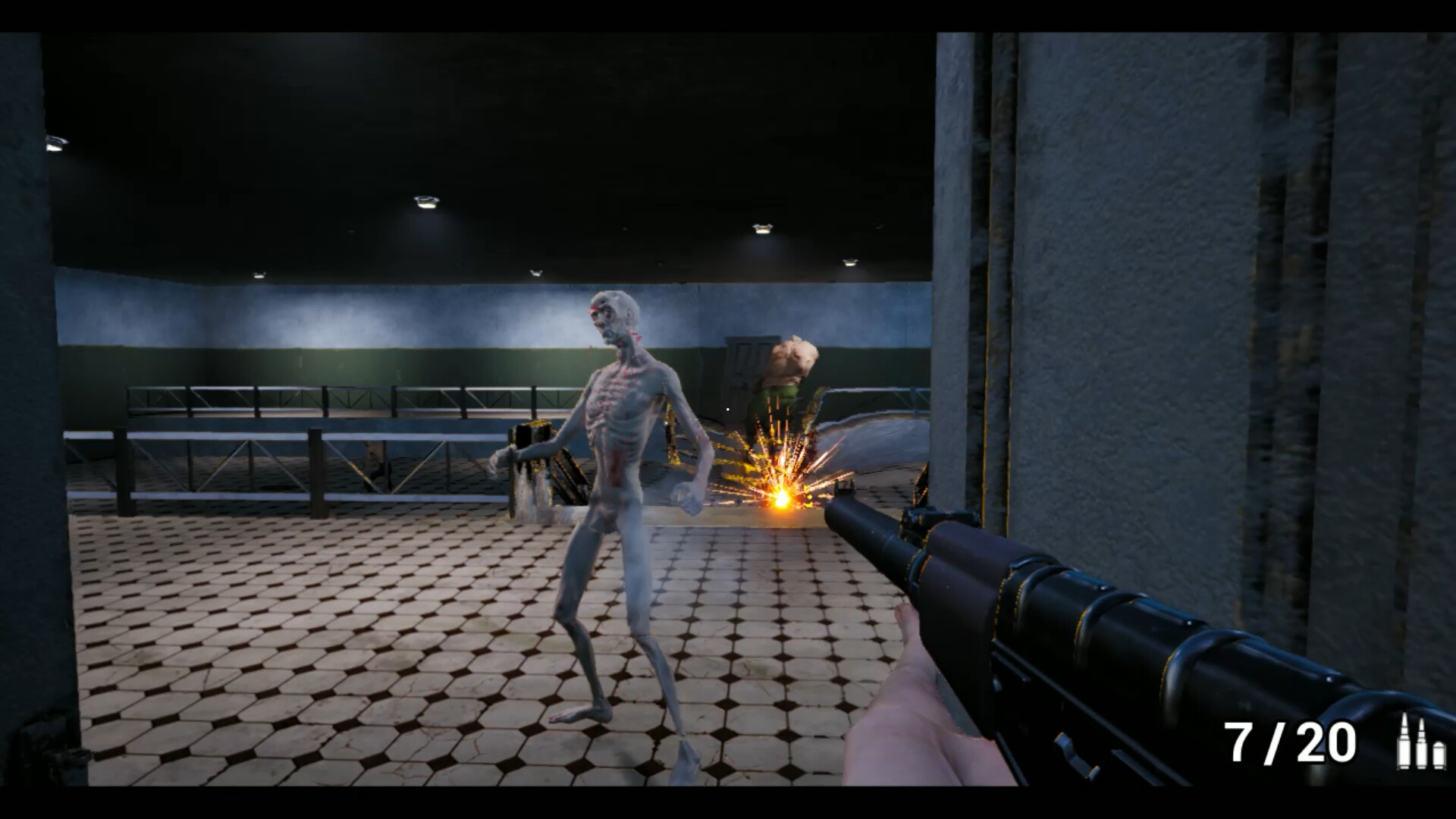The height and width of the screenshot is (819, 1456).
Task: Select the shortest pistol round in the ammo icon
Action: coord(1439,756)
